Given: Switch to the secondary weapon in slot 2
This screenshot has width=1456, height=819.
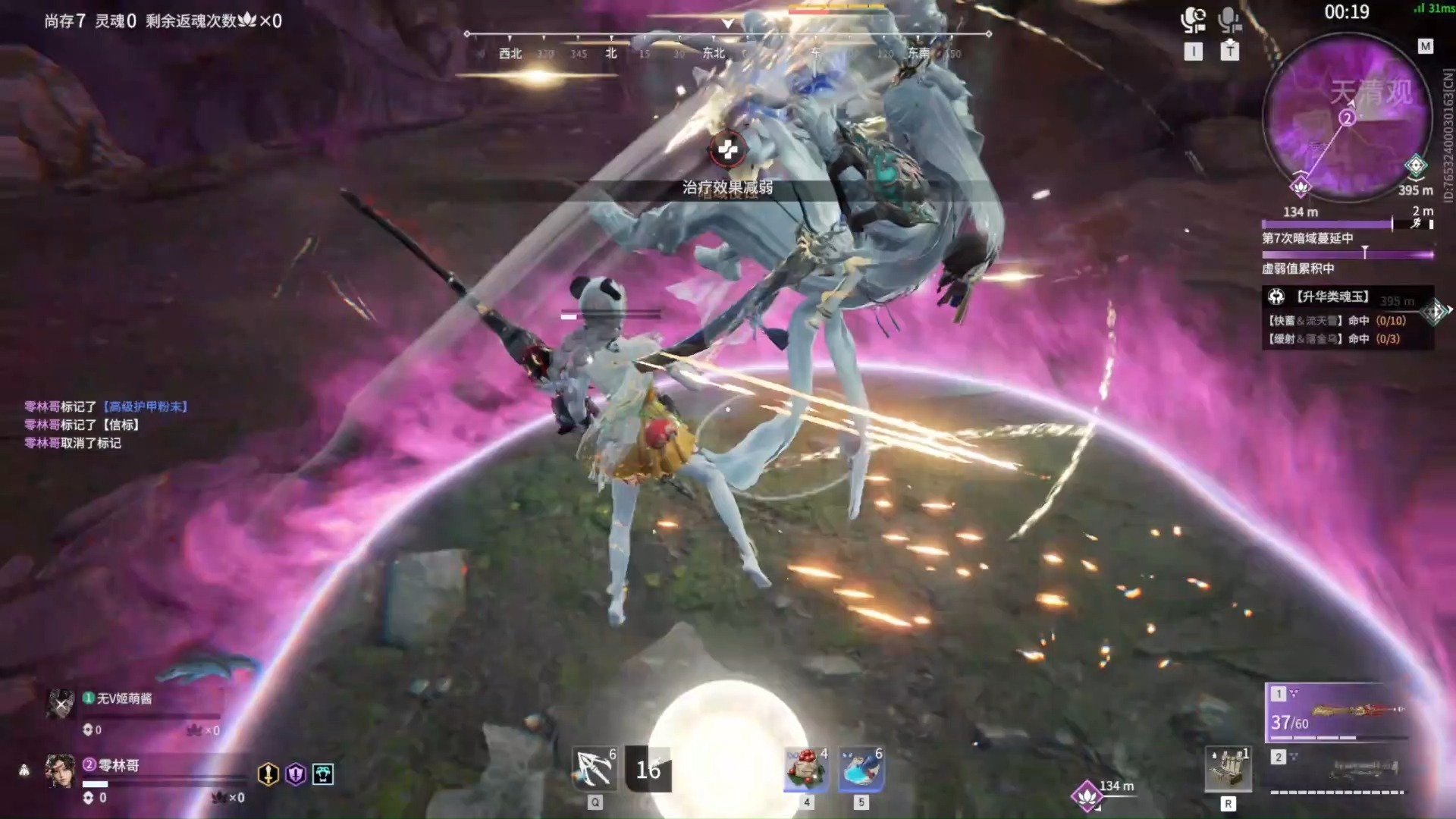Looking at the screenshot, I should point(1338,772).
